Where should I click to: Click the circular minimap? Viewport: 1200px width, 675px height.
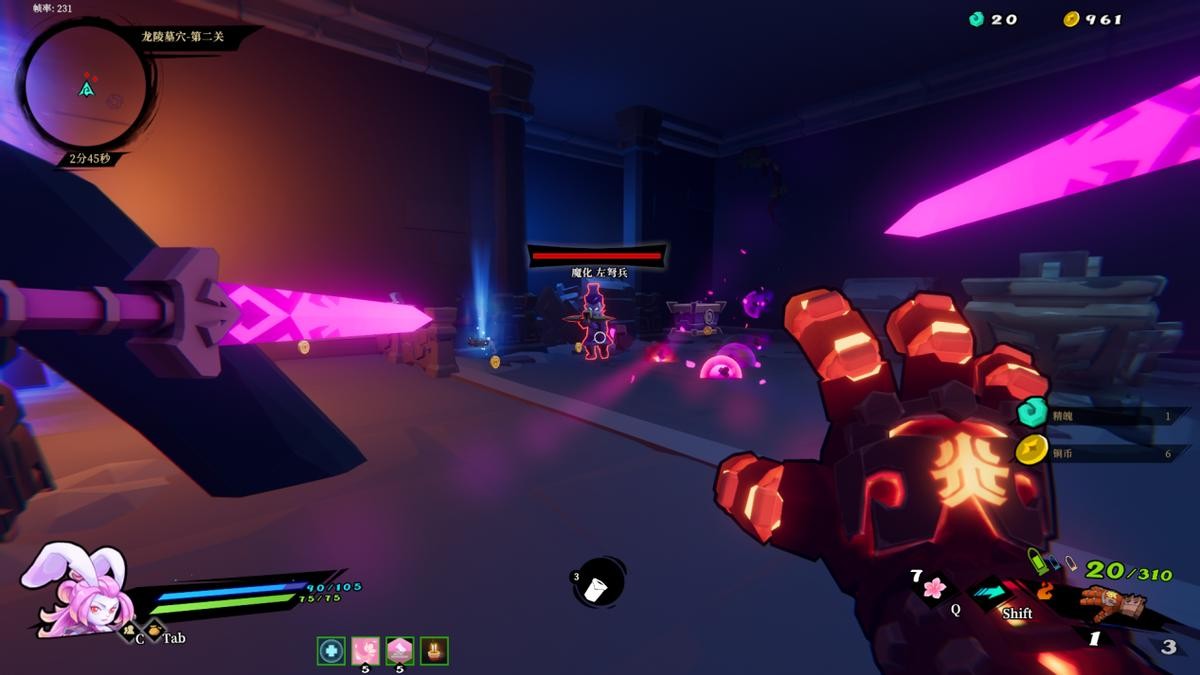(86, 88)
